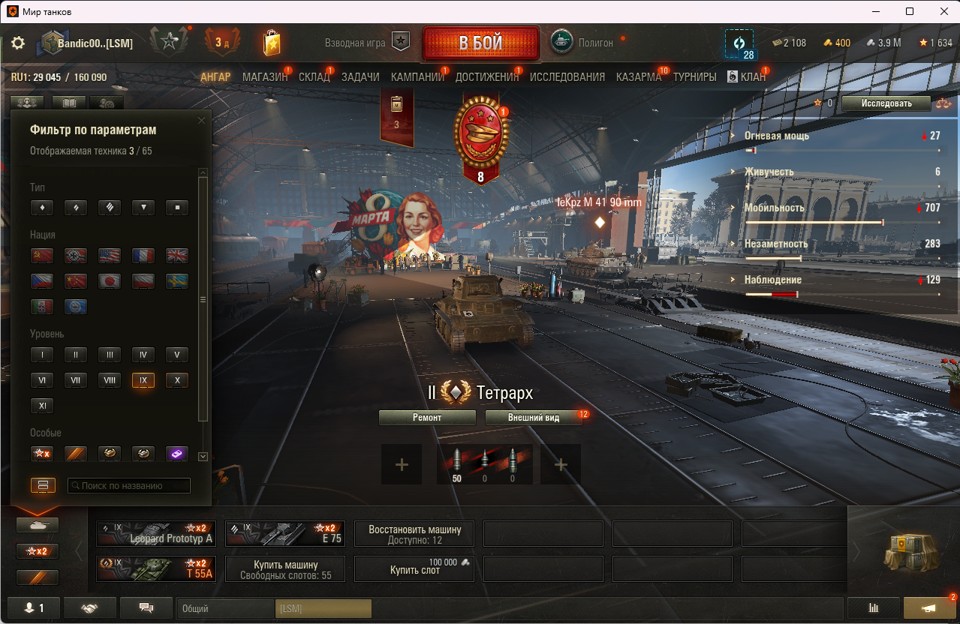Show the «ТУРНИРЫ» tab
Screen dimensions: 960x624
[694, 77]
